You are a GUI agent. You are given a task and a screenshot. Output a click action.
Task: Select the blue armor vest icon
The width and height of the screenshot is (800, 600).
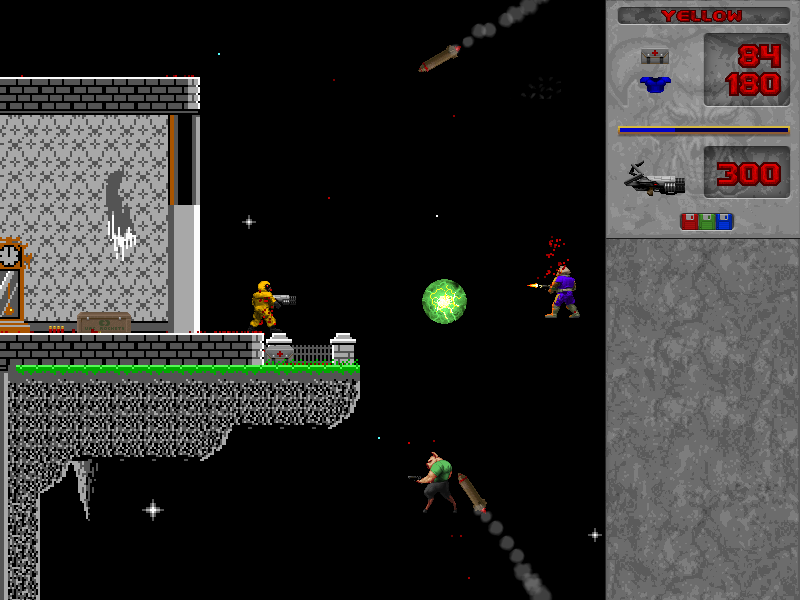655,85
